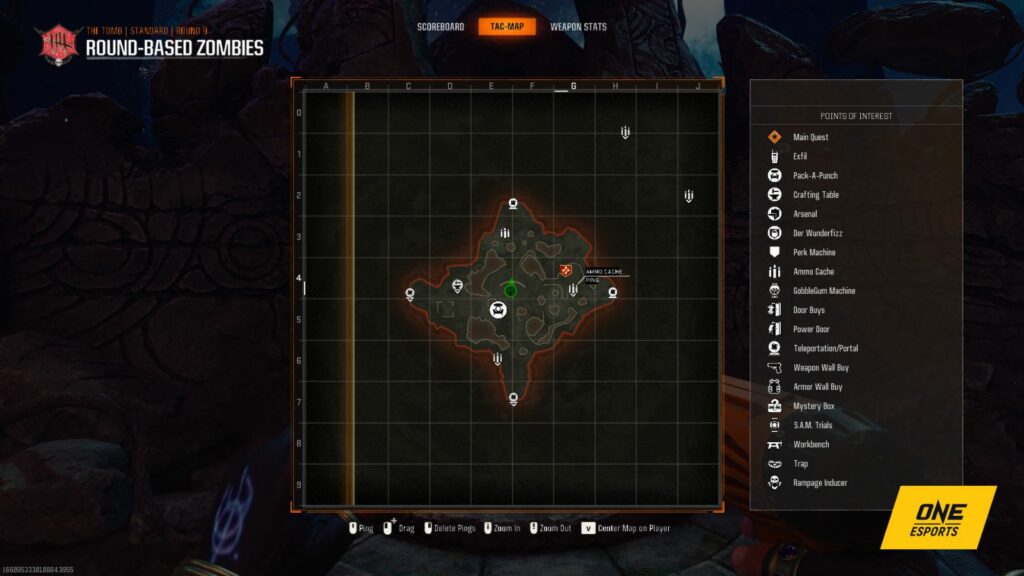Choose GobbleGum Machine in the legend

(823, 291)
